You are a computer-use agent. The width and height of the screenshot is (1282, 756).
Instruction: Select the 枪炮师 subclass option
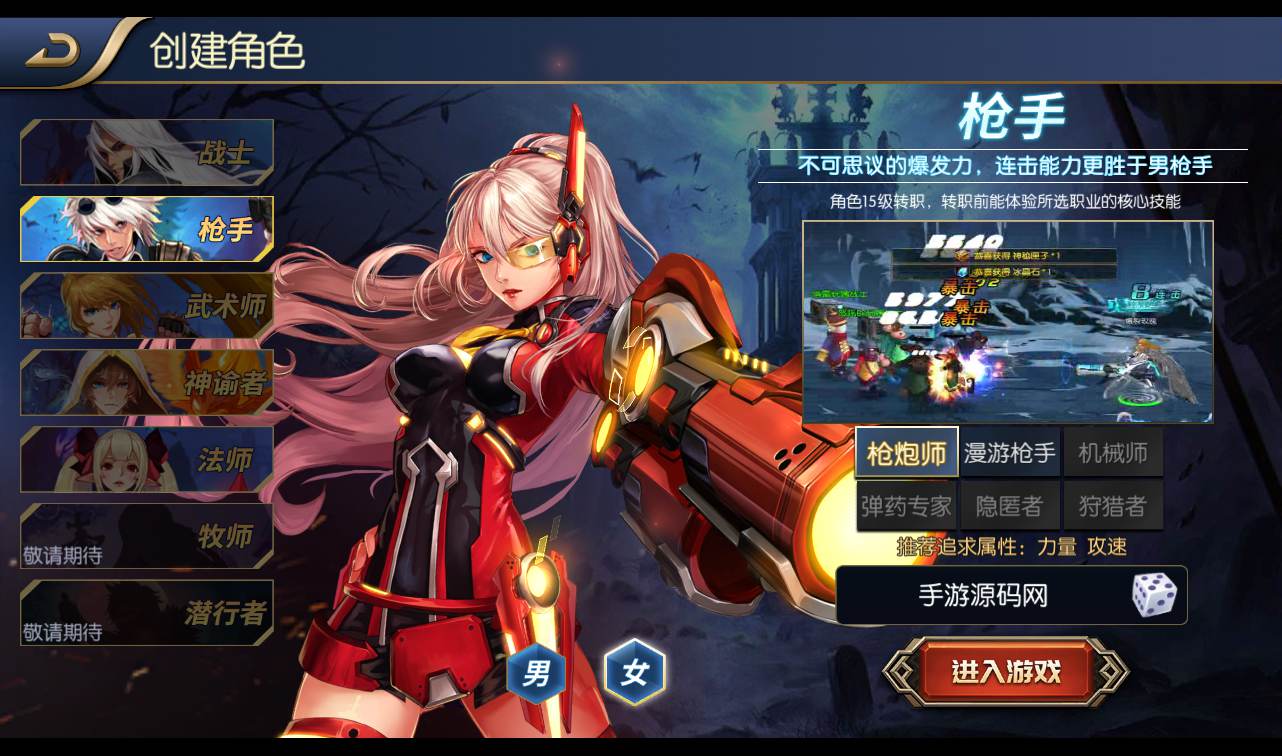906,451
